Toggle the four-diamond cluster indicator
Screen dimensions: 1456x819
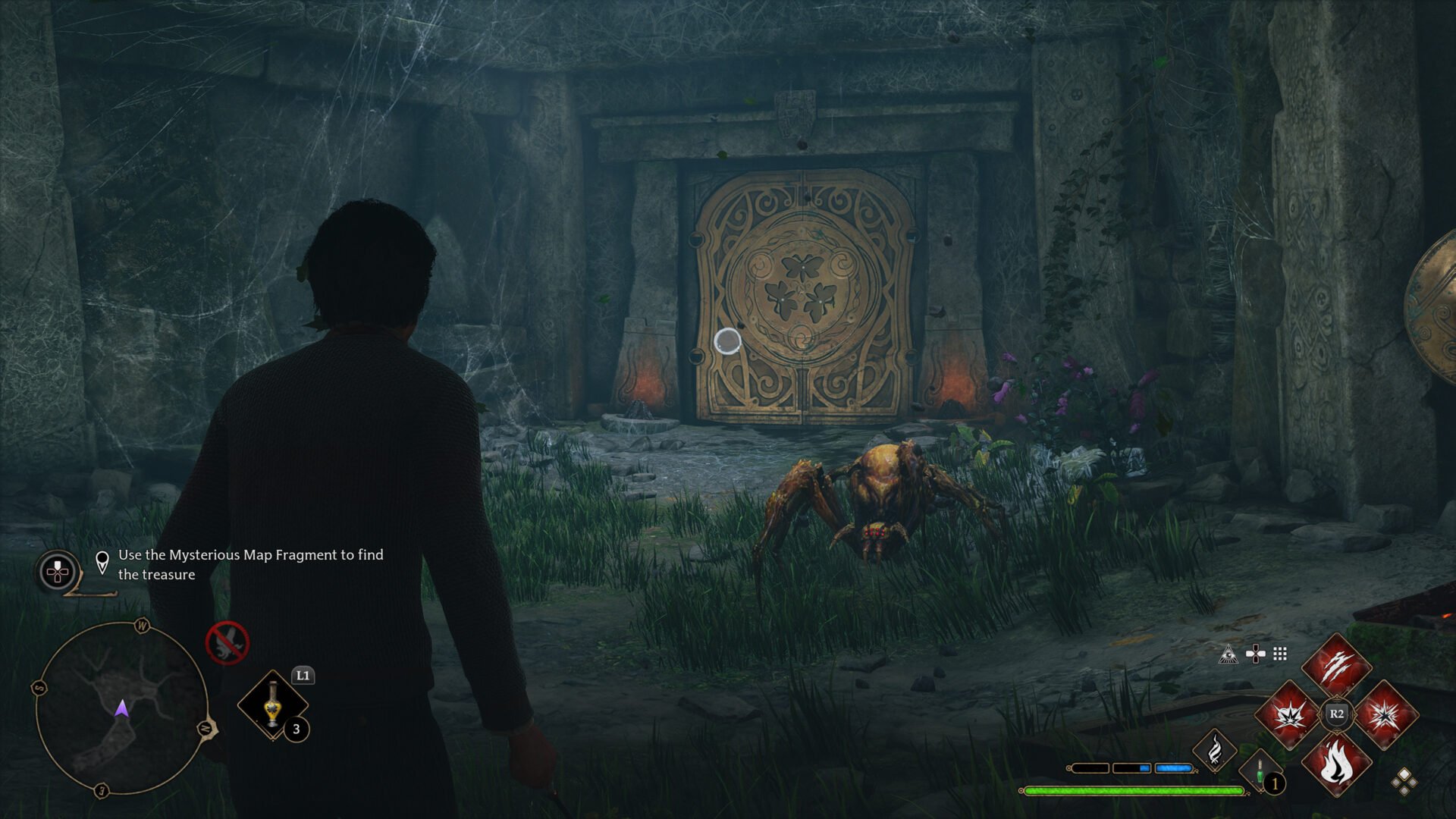(1404, 783)
